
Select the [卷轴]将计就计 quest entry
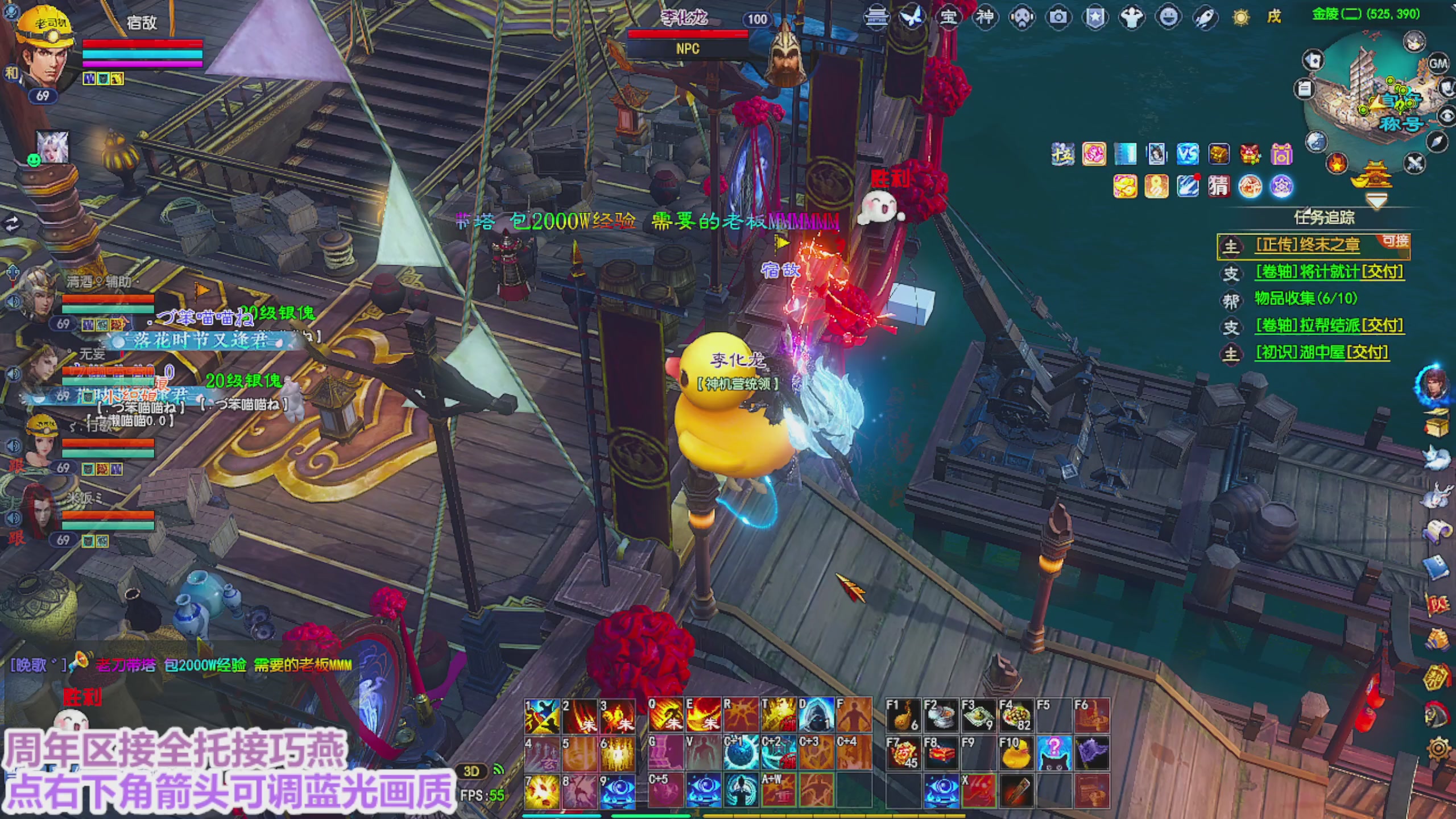1329,272
